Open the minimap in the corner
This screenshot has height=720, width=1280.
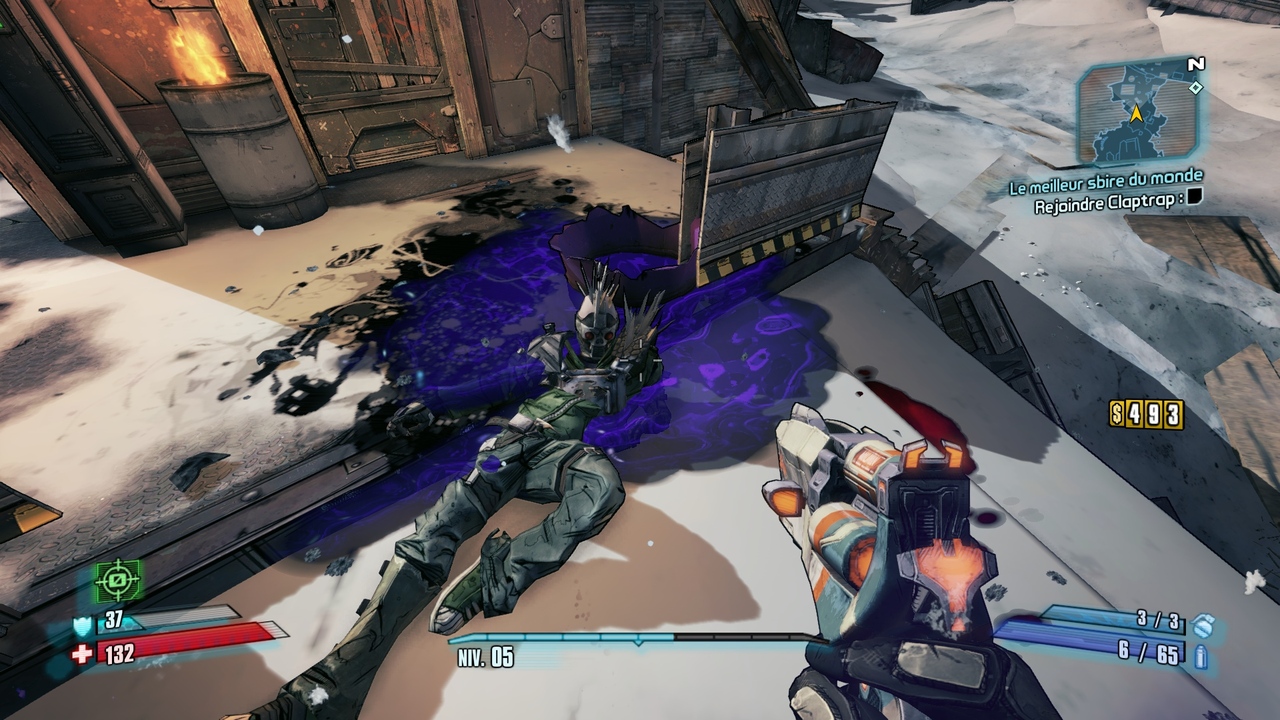1137,111
